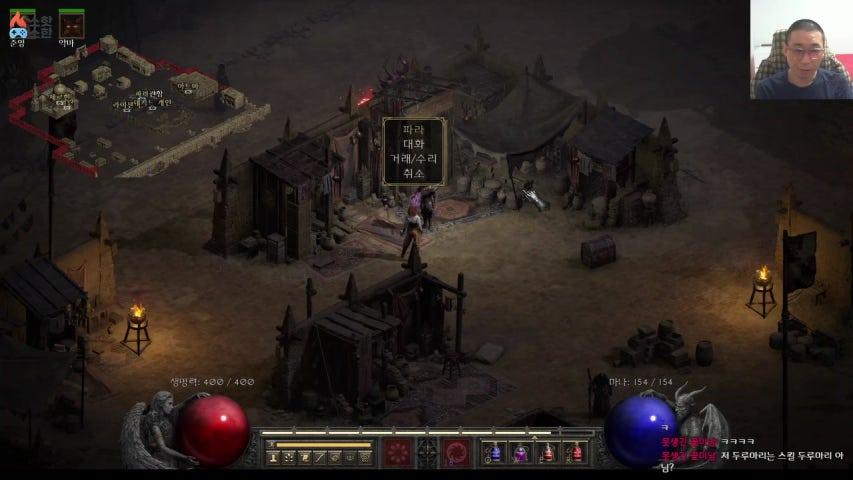Click the streamer's webcam overlay
This screenshot has height=480, width=853.
(801, 49)
